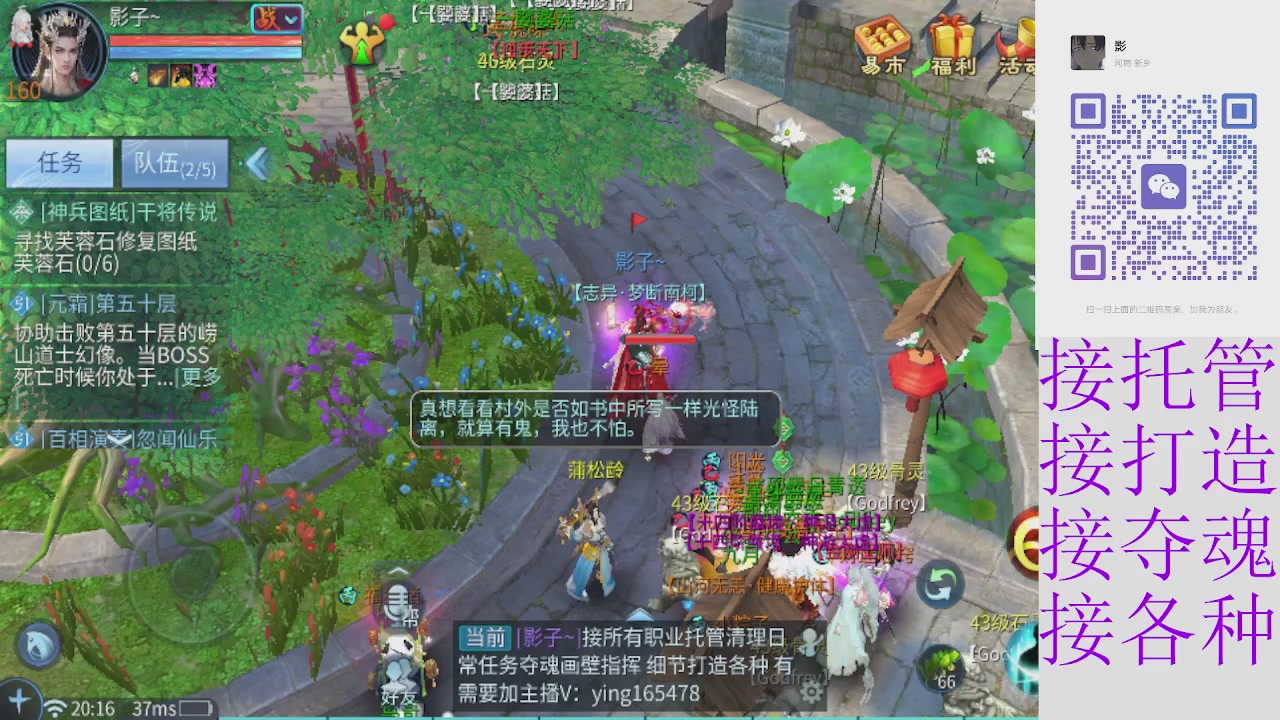Tap the red HP bar of 影子~
The height and width of the screenshot is (720, 1280).
point(205,40)
